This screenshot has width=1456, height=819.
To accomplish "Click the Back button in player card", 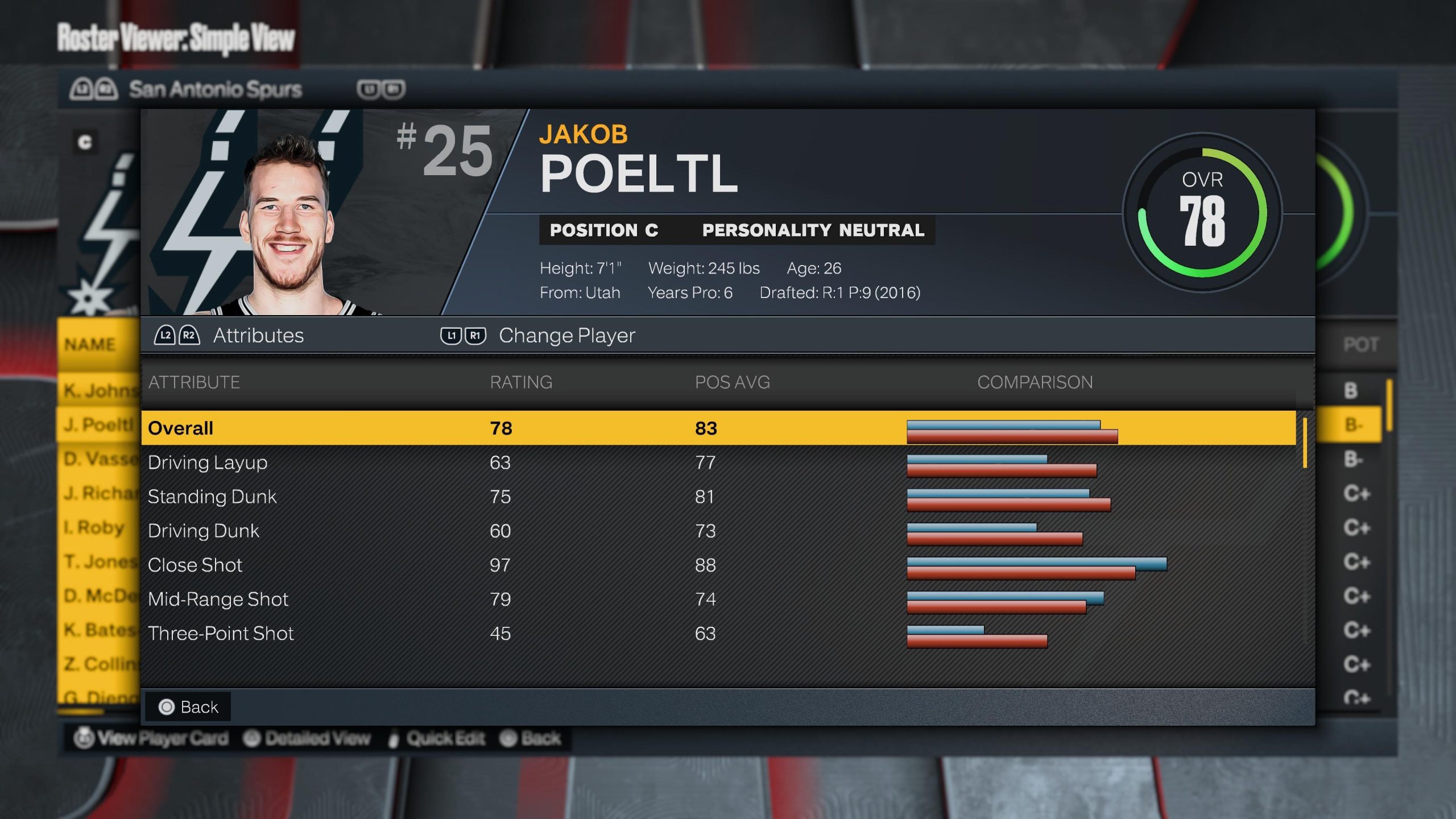I will pyautogui.click(x=189, y=707).
